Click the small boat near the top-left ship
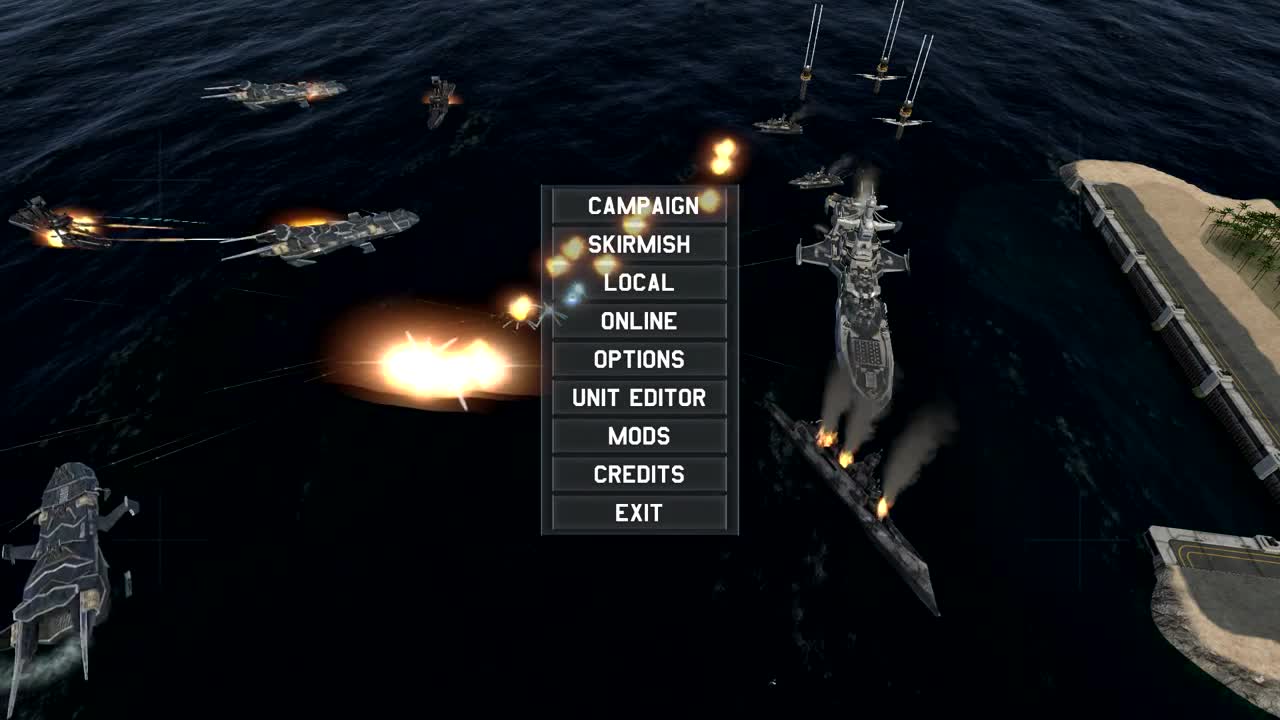The height and width of the screenshot is (720, 1280). point(437,100)
